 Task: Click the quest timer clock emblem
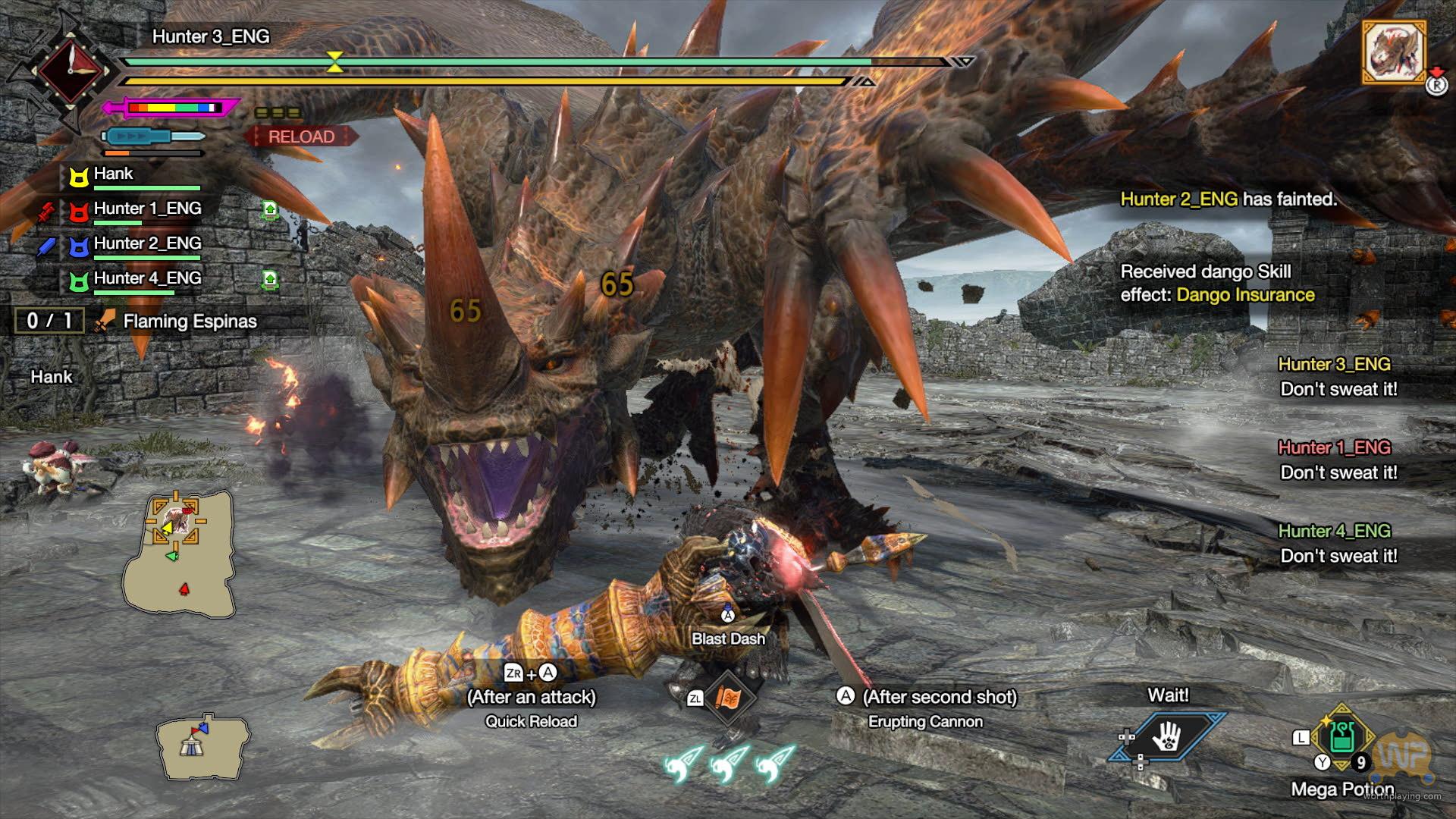(69, 71)
